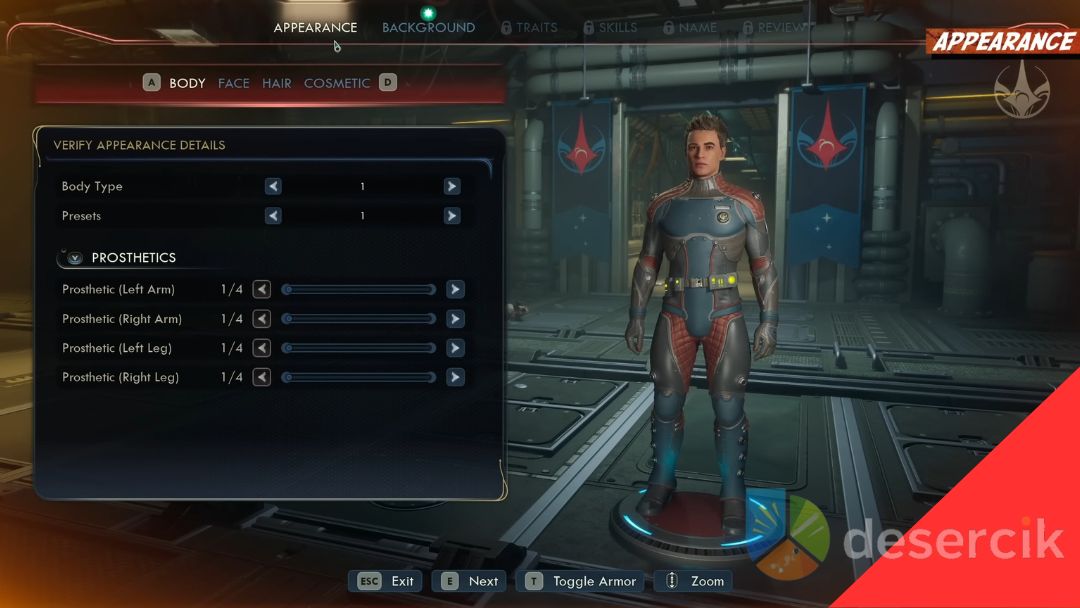The height and width of the screenshot is (608, 1080).
Task: Next Prosthetic (Right Leg) option arrow
Action: tap(455, 378)
